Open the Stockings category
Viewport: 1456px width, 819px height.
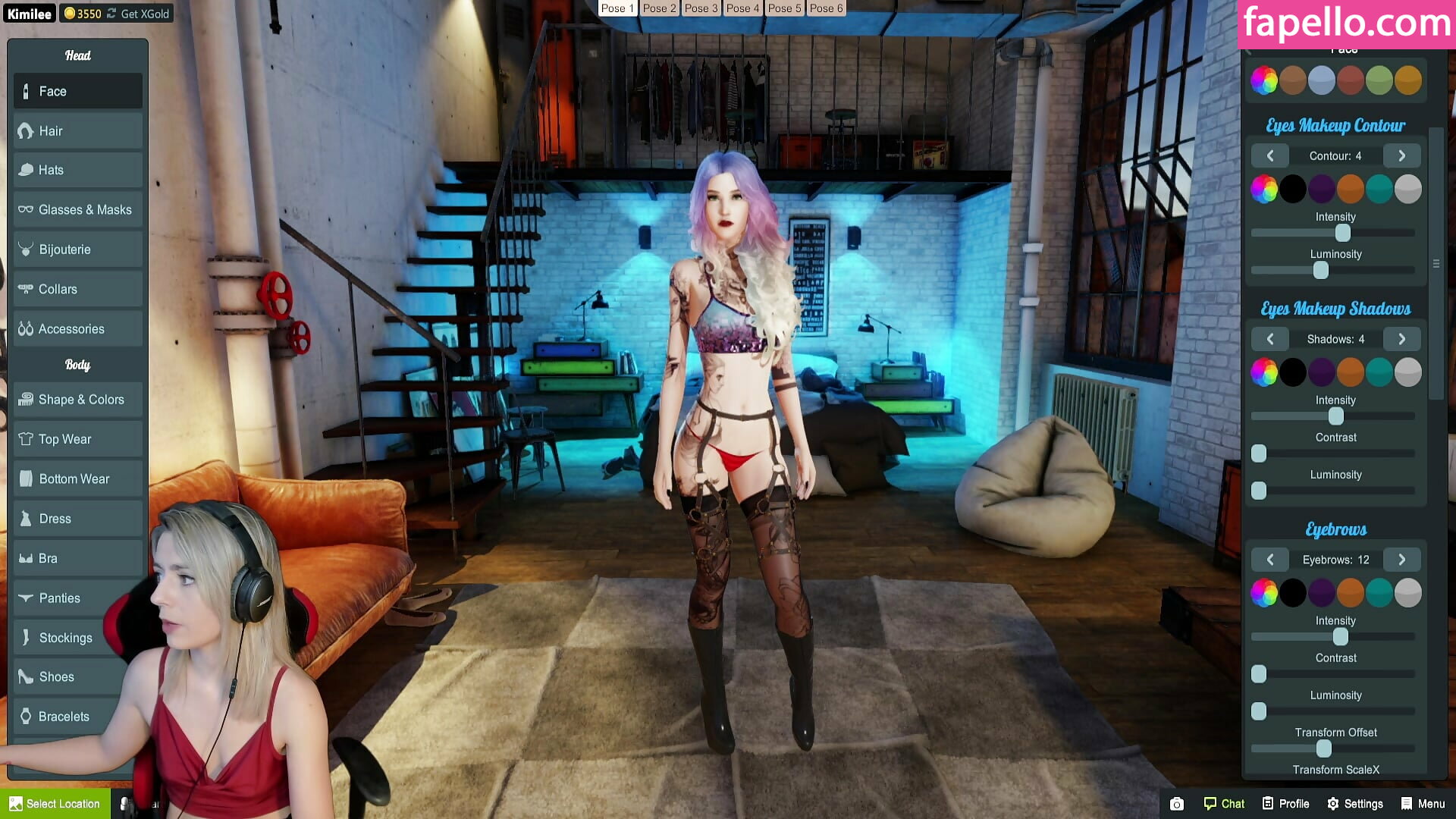click(x=77, y=638)
